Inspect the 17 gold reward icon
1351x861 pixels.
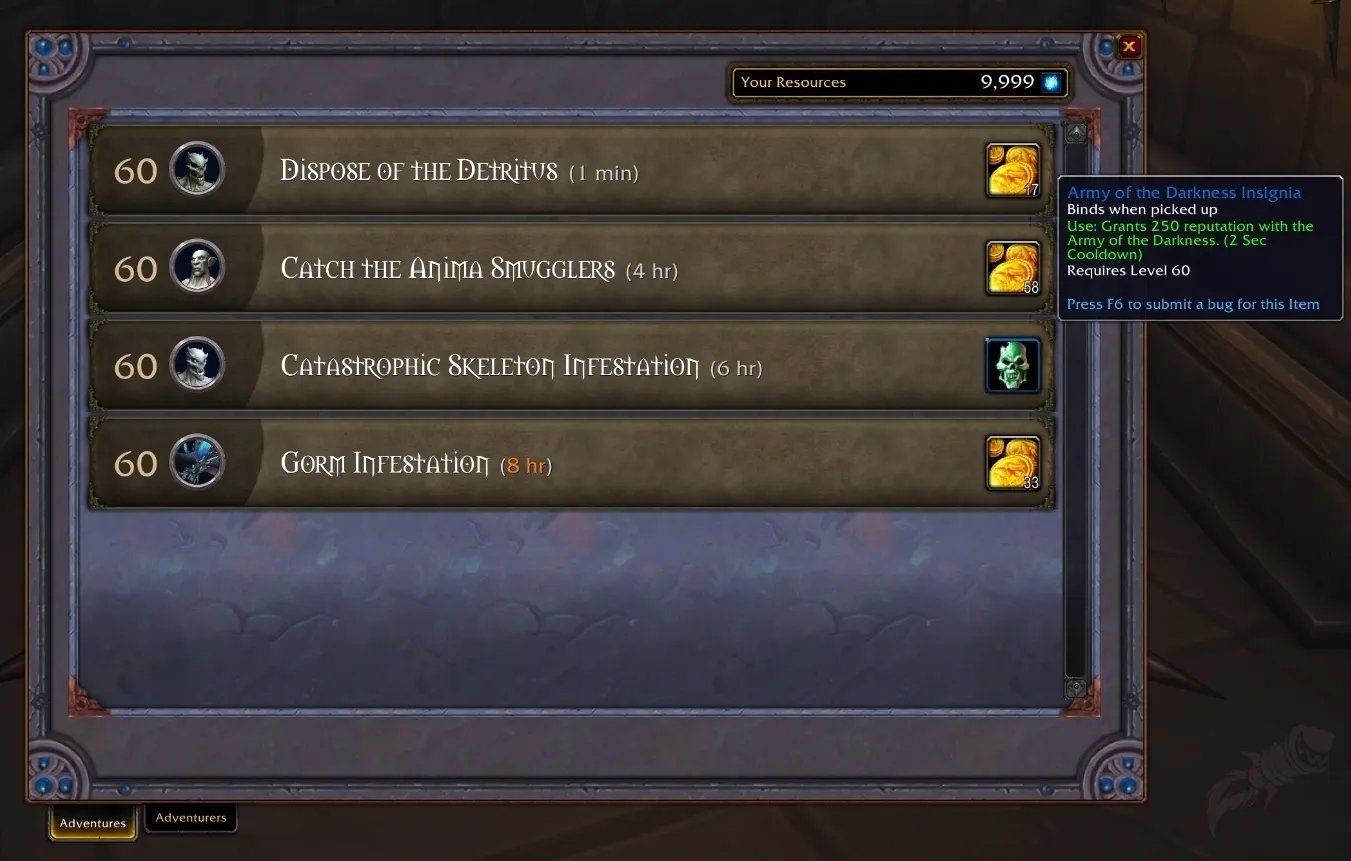[x=1013, y=170]
